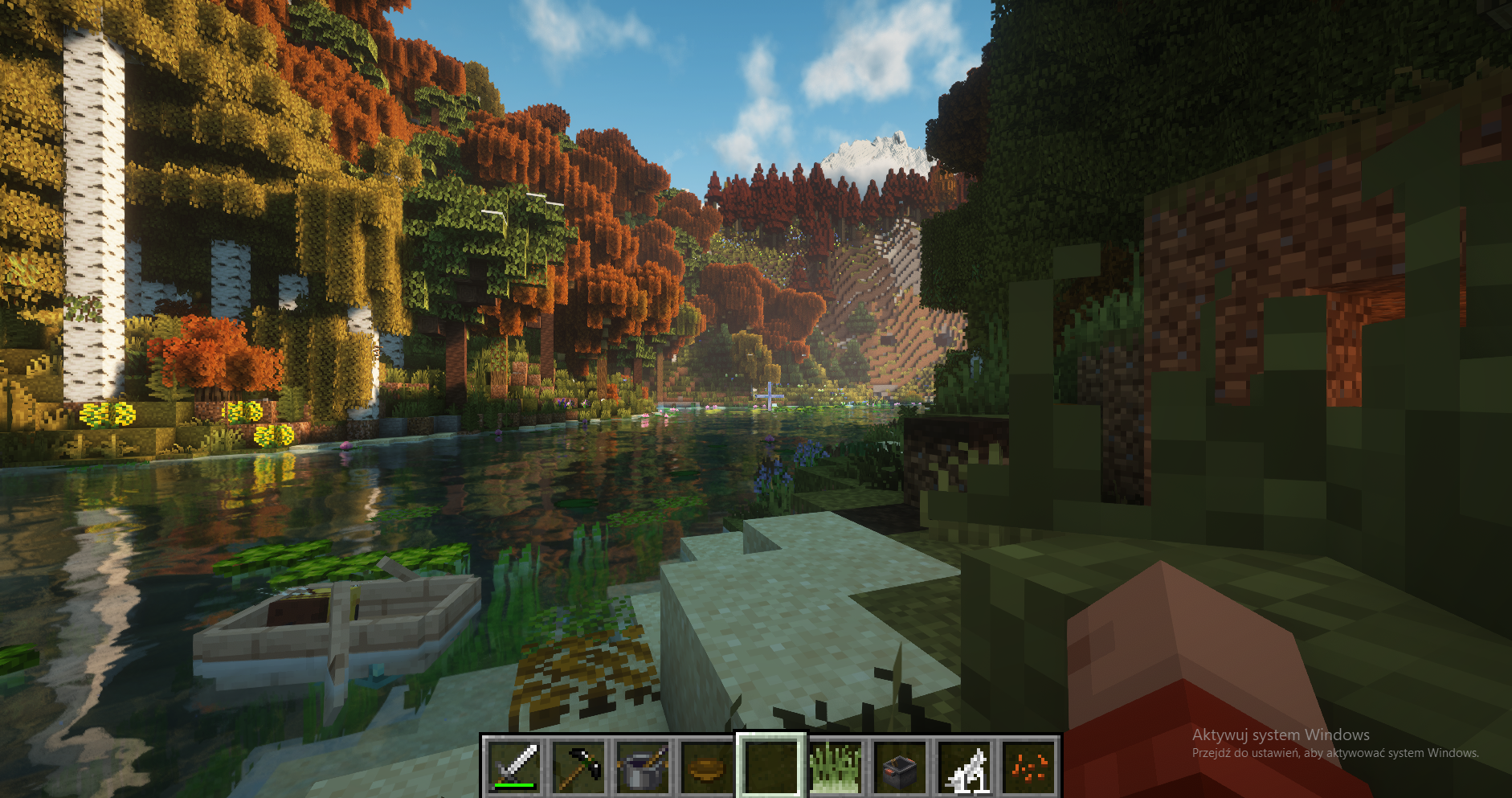
Task: Select the dark furnace block slot
Action: [900, 766]
